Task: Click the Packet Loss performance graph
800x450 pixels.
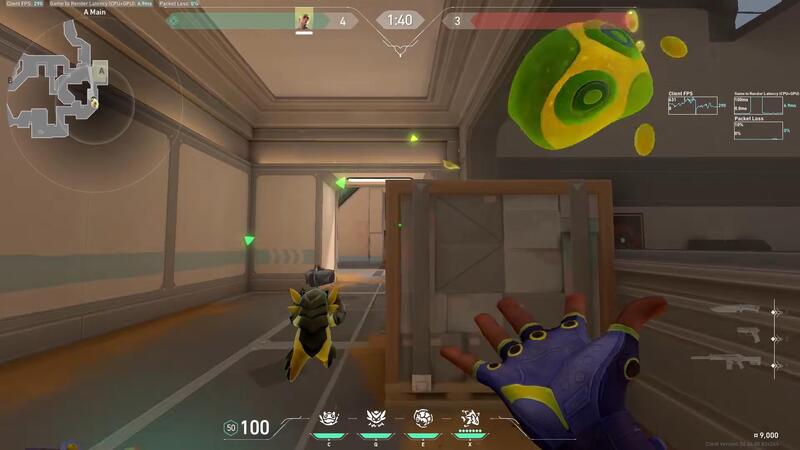Action: (x=758, y=130)
